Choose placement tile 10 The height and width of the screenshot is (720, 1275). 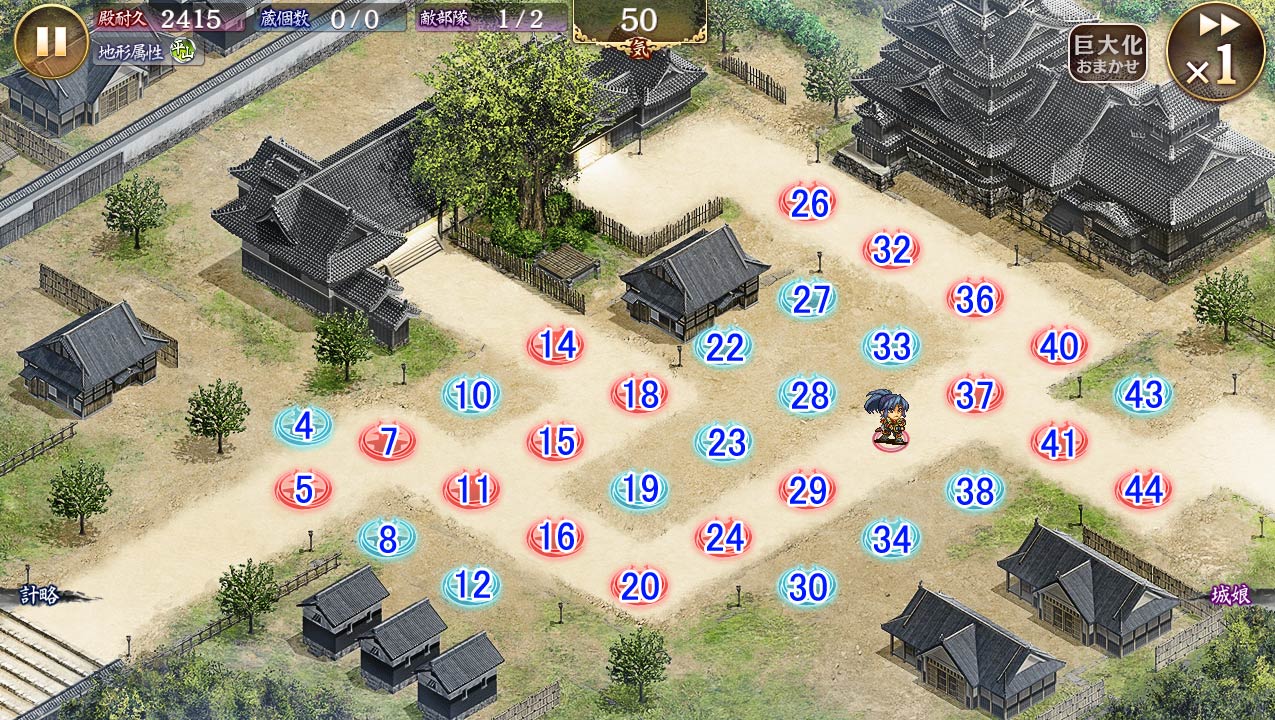point(472,396)
